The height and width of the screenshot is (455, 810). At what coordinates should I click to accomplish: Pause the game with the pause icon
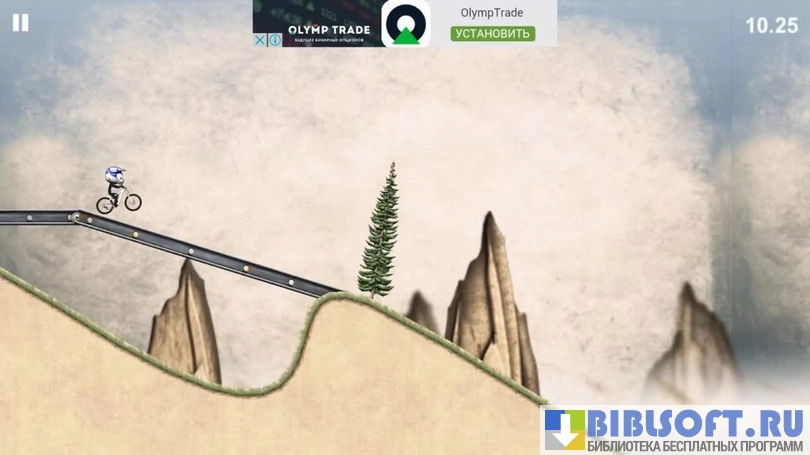pyautogui.click(x=20, y=23)
